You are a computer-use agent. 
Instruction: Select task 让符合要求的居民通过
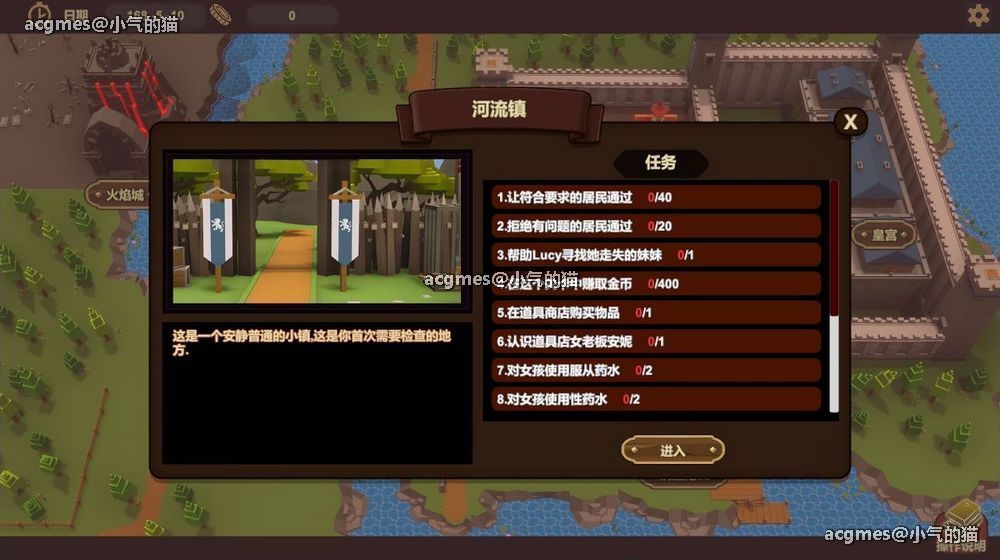(x=655, y=198)
